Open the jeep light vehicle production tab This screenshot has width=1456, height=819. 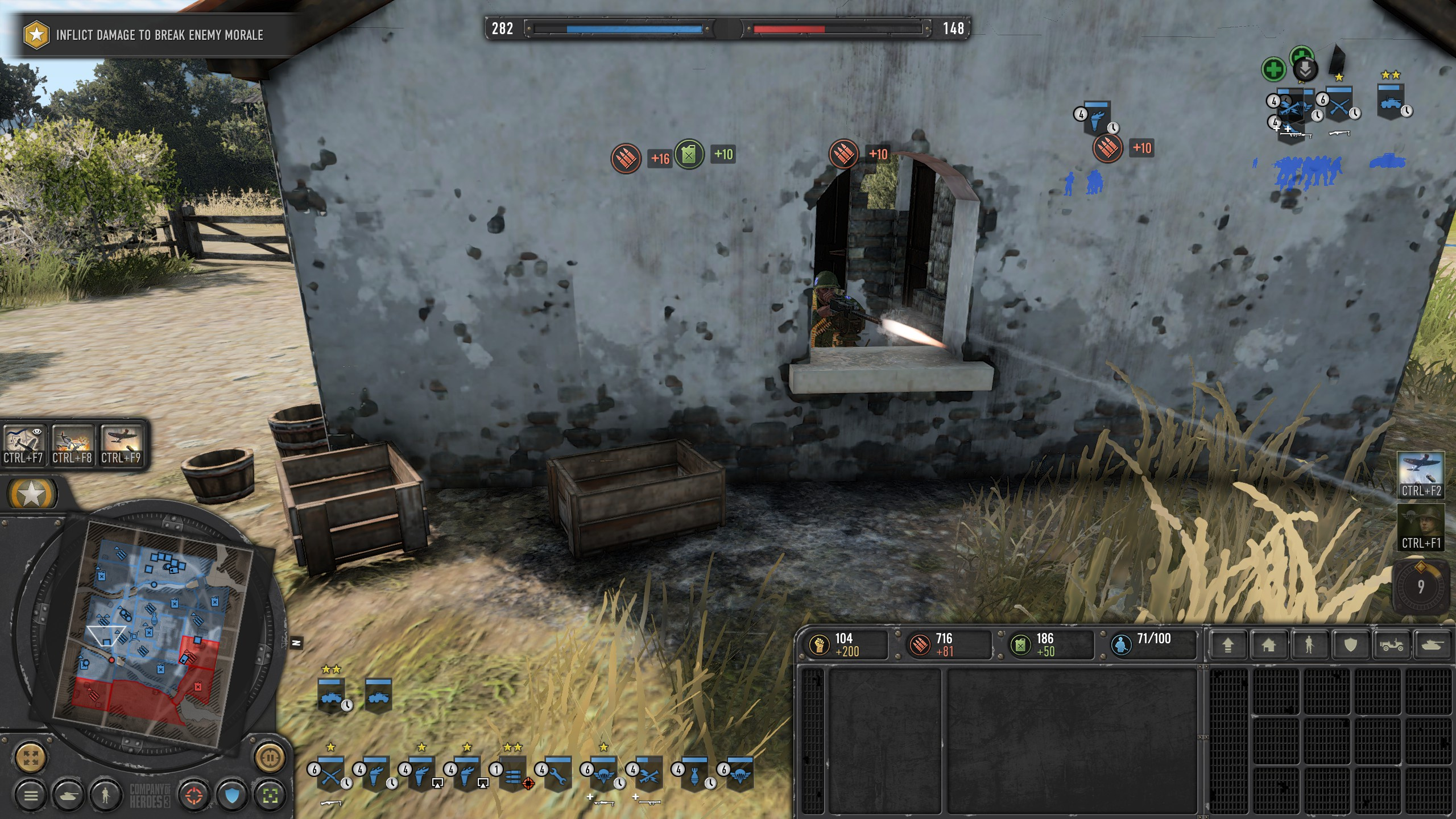[x=1391, y=645]
